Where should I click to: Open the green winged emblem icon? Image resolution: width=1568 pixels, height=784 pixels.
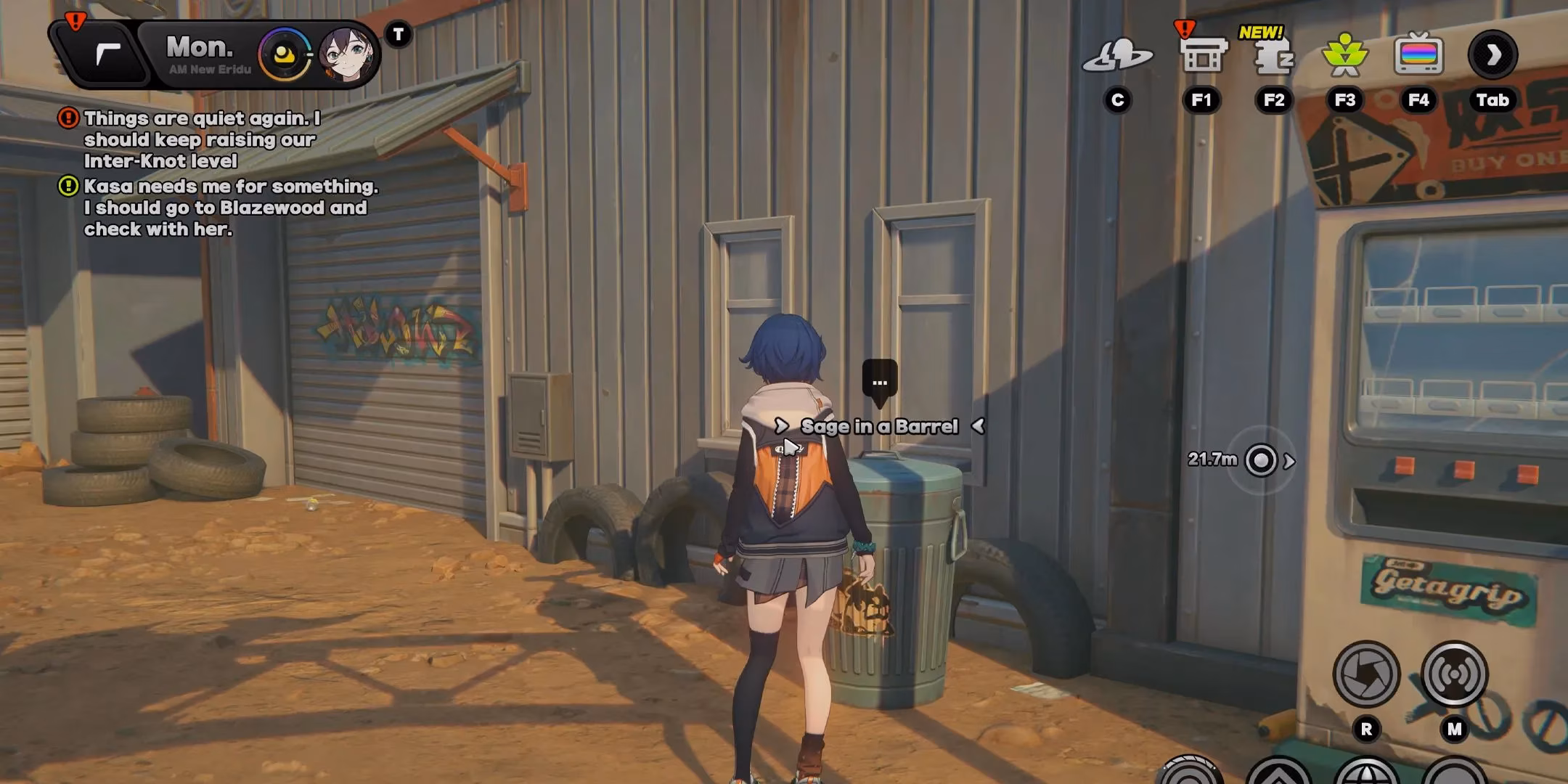click(x=1345, y=55)
